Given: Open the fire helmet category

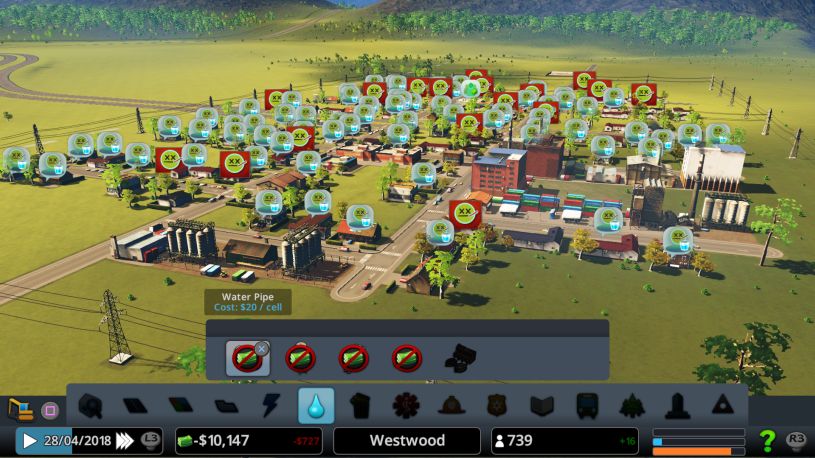Looking at the screenshot, I should coord(450,406).
